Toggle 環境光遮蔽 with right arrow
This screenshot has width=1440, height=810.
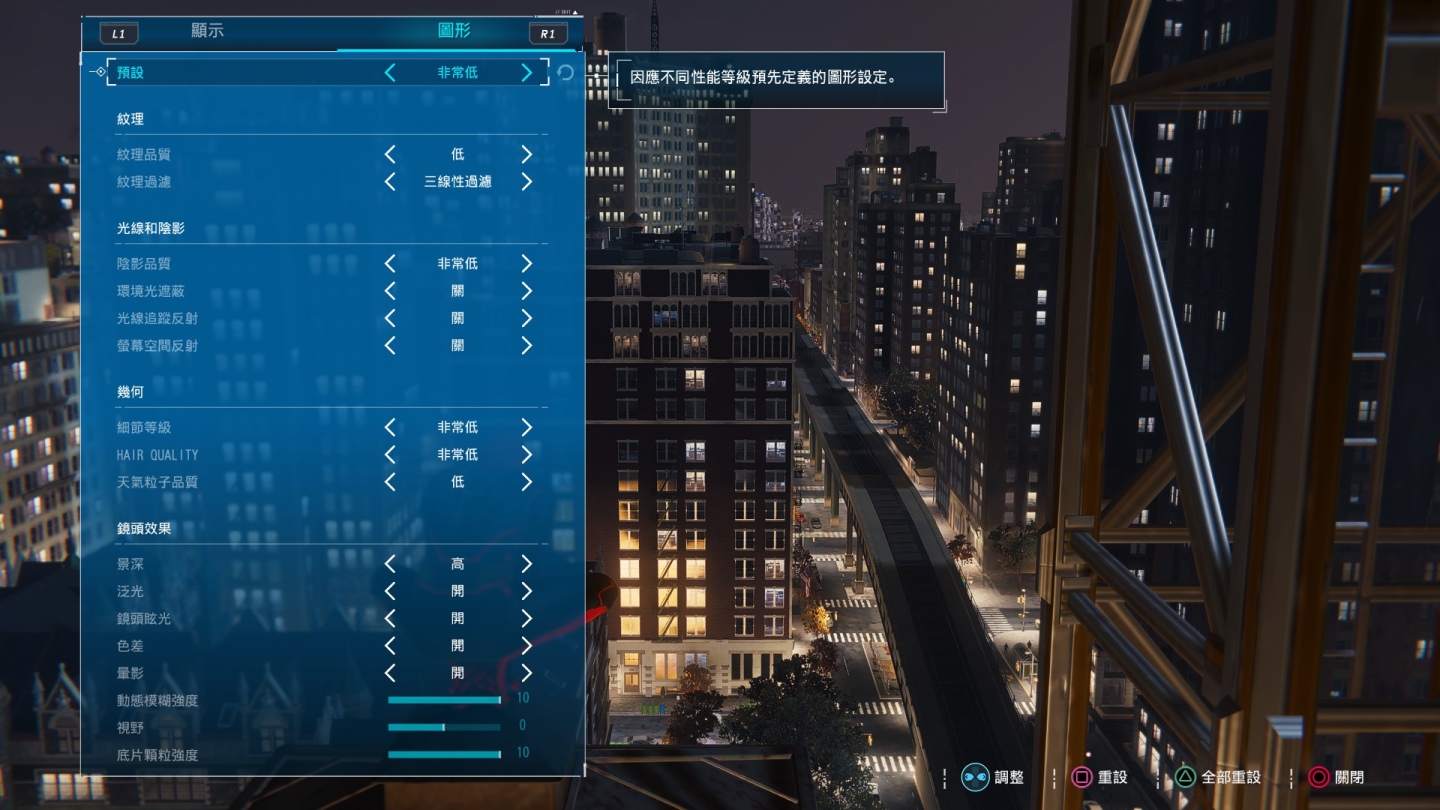click(x=527, y=291)
